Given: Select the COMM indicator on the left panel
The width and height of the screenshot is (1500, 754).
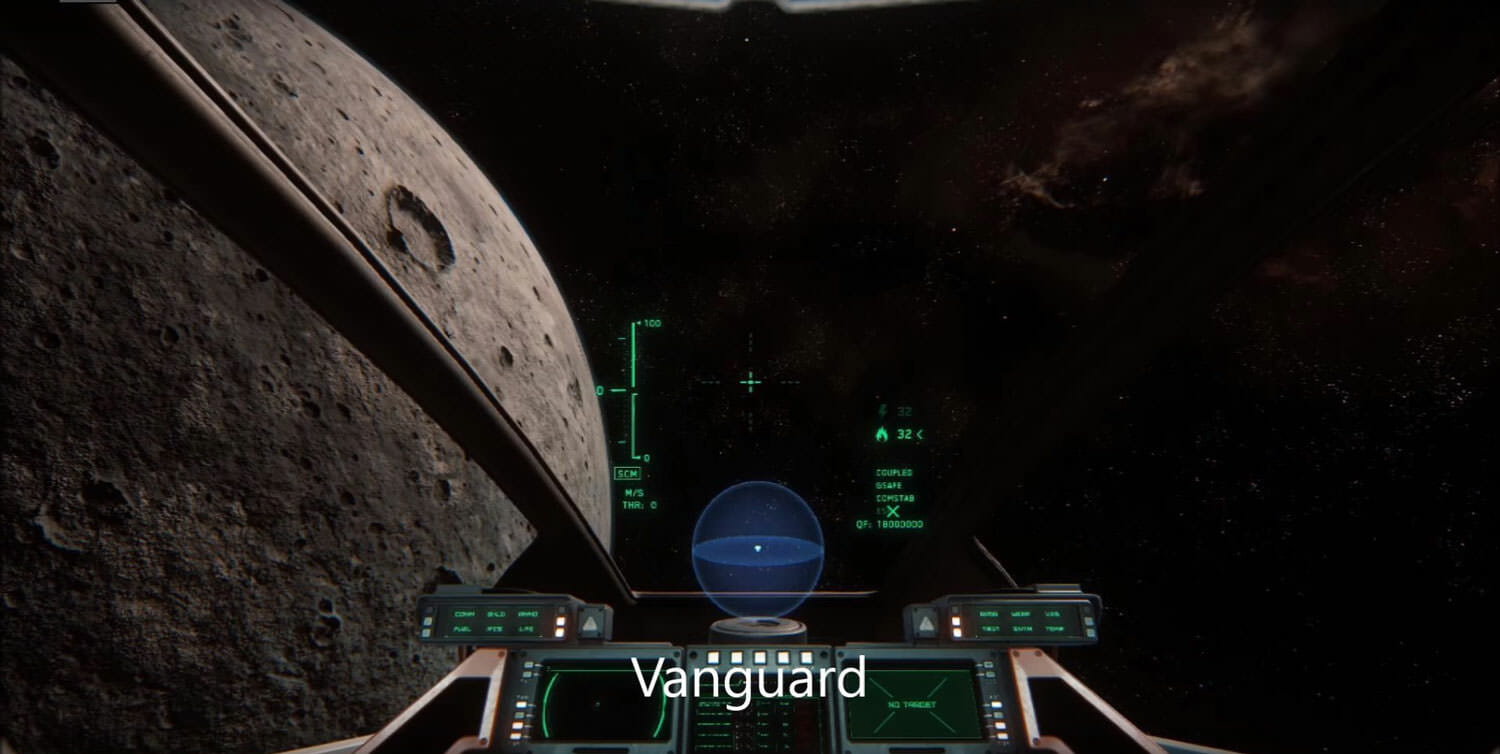Looking at the screenshot, I should [464, 614].
